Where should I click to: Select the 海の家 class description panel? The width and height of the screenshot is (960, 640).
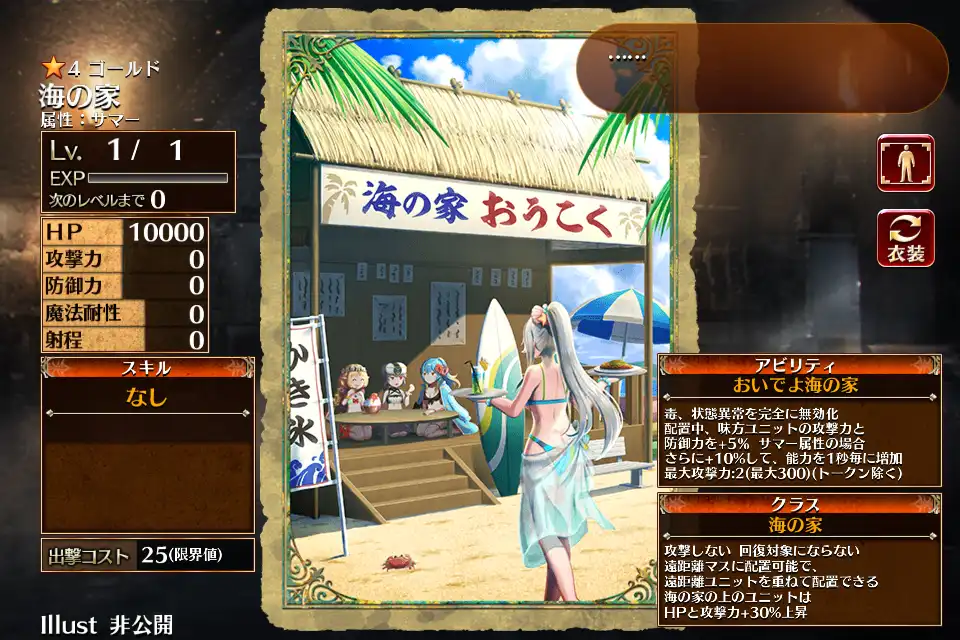pos(800,558)
